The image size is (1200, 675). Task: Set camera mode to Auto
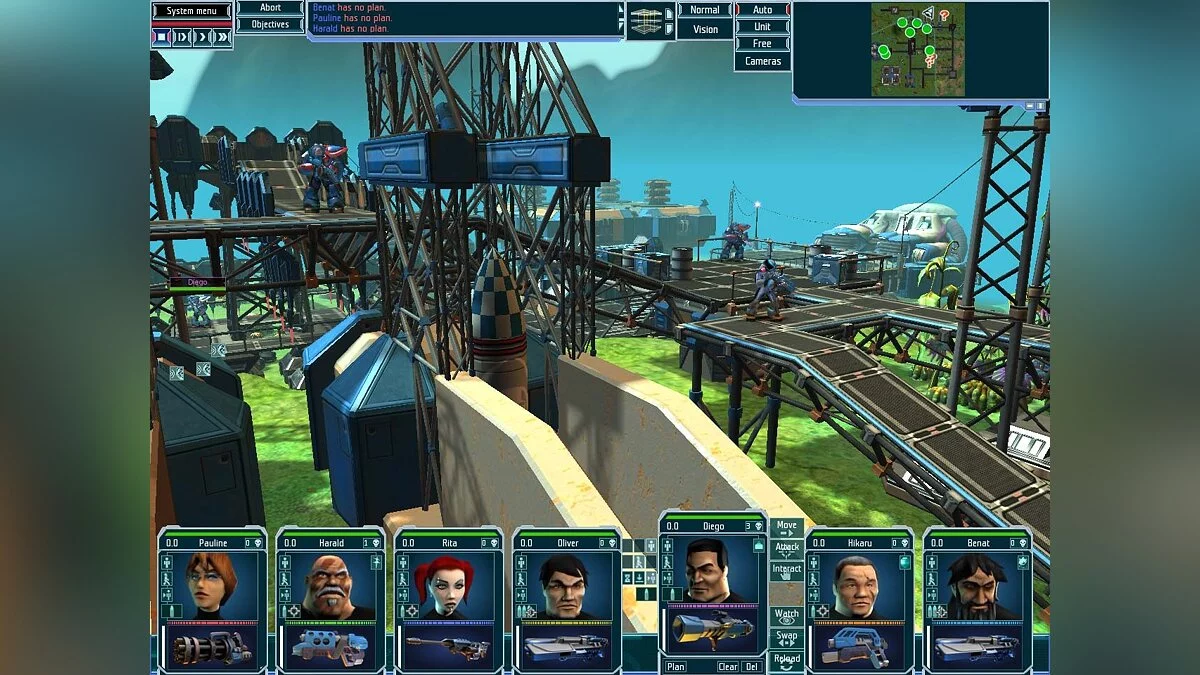762,10
